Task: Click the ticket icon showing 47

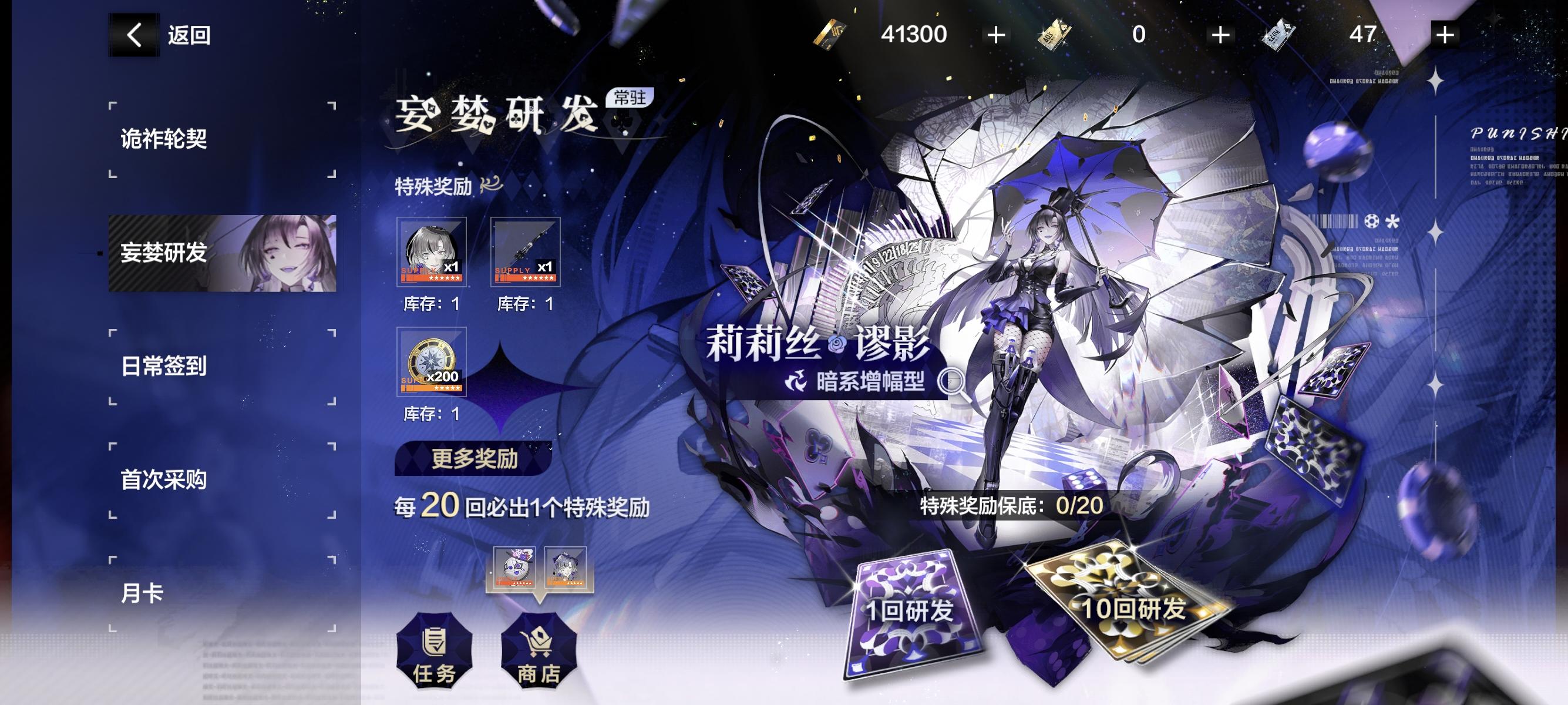Action: pyautogui.click(x=1280, y=35)
